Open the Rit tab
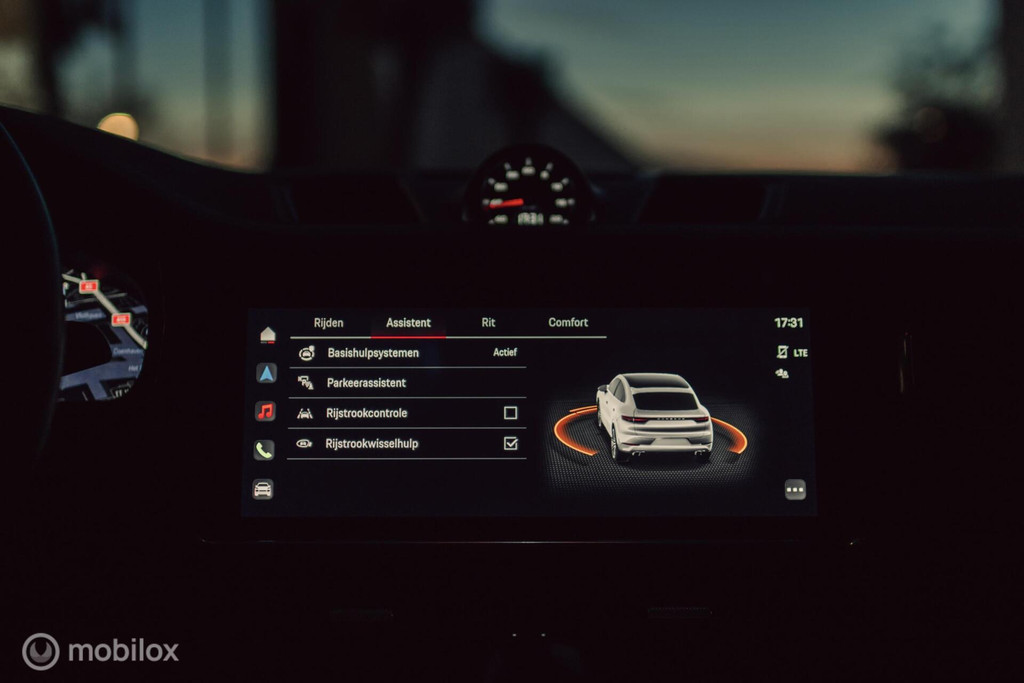This screenshot has width=1024, height=683. click(x=488, y=323)
